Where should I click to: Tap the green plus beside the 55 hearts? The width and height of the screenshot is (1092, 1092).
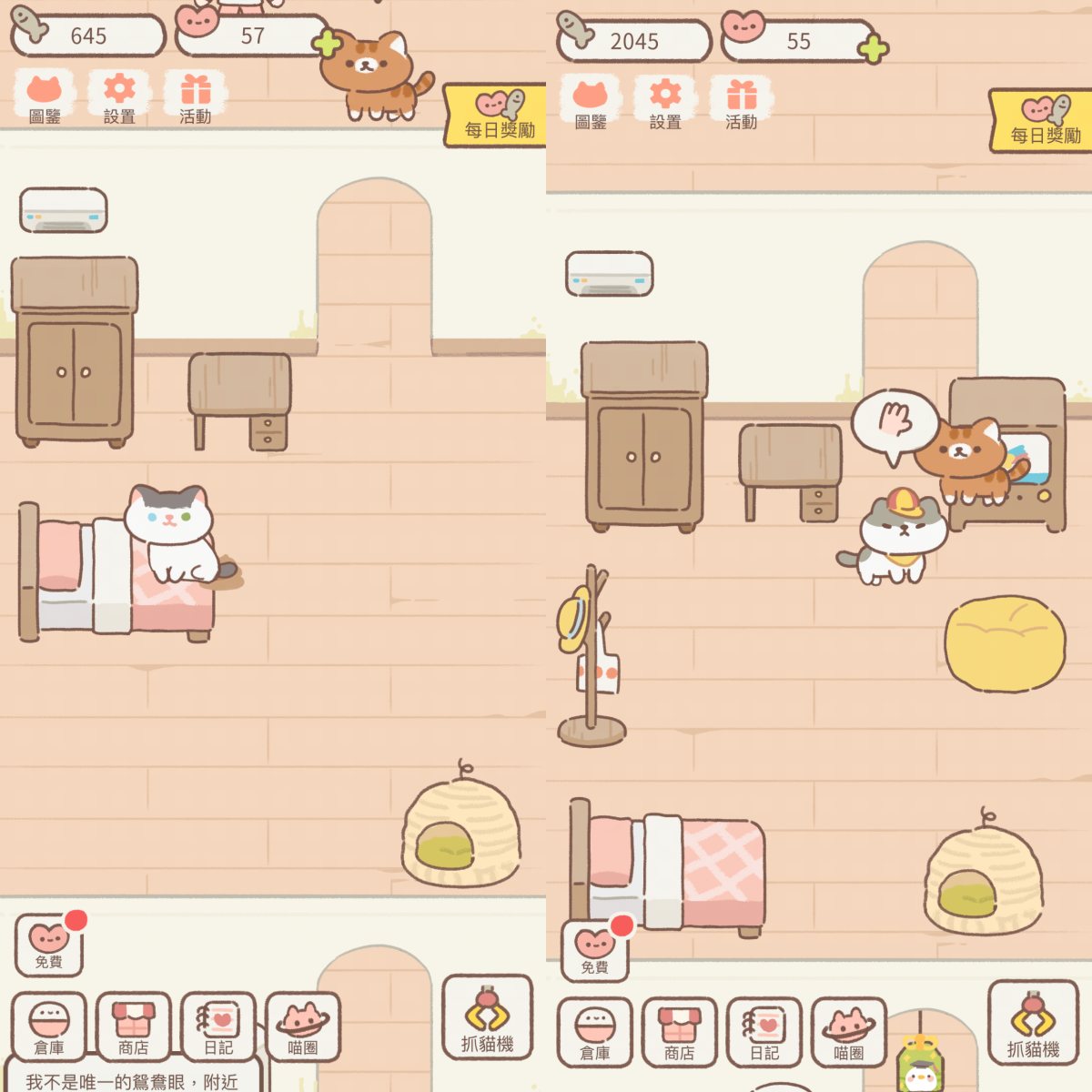[x=873, y=48]
